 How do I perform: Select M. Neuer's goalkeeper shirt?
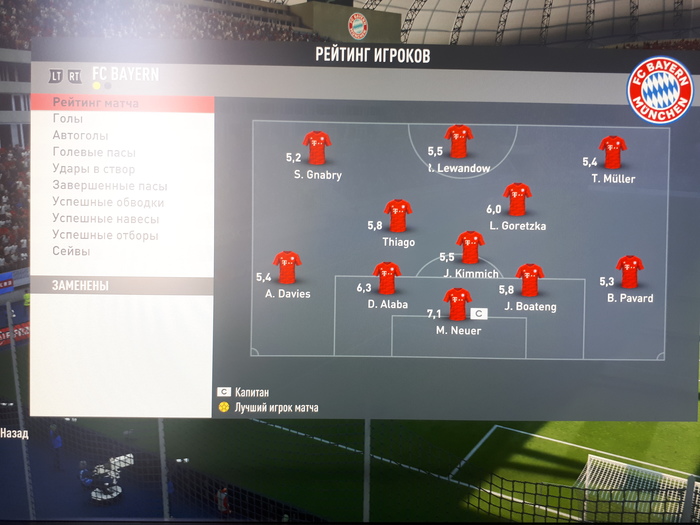(x=457, y=304)
